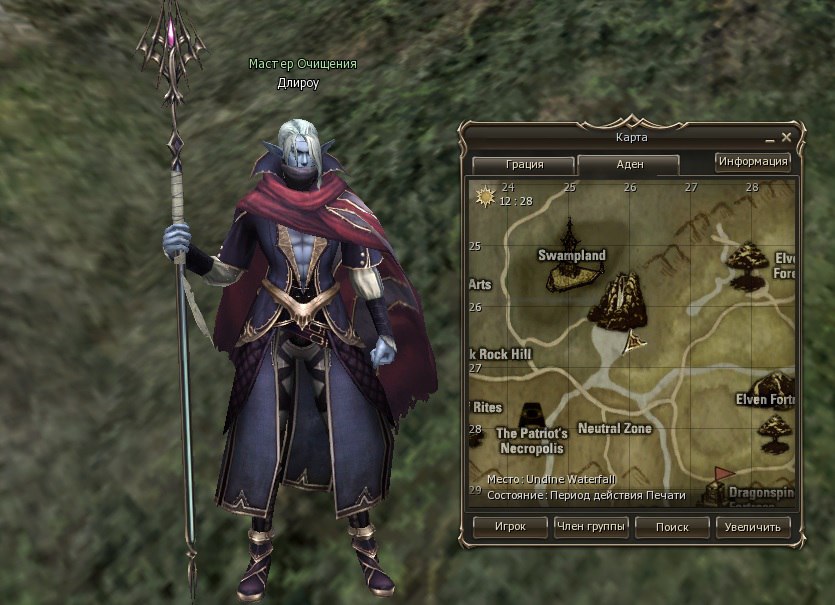Click the Neutral Zone label on the map
Screen dimensions: 835x605
[615, 429]
